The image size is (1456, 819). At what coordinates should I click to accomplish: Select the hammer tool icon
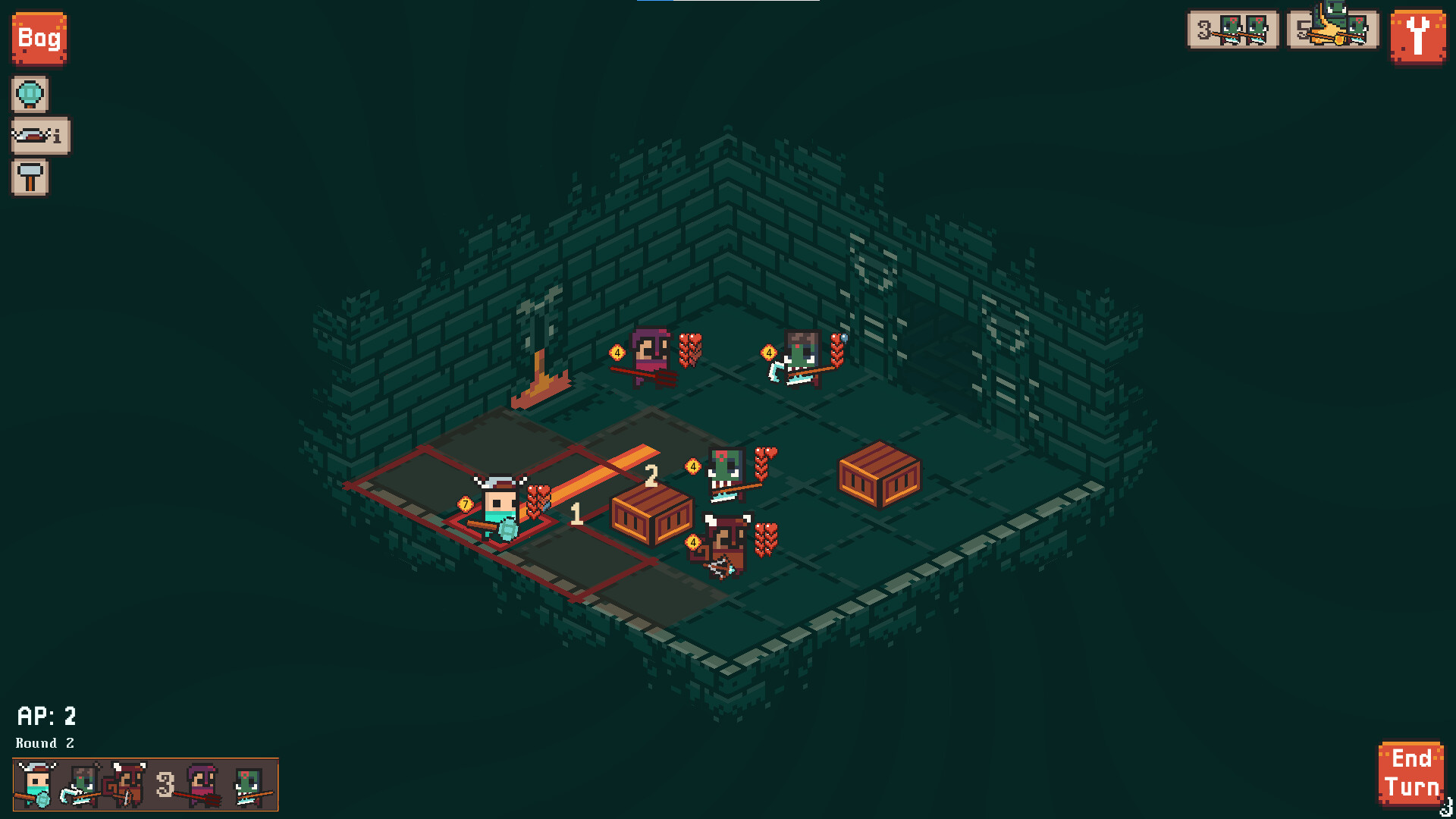pos(30,177)
